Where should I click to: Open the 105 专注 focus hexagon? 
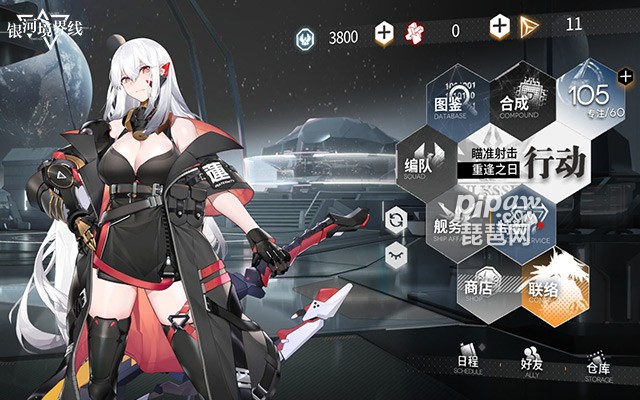[592, 98]
